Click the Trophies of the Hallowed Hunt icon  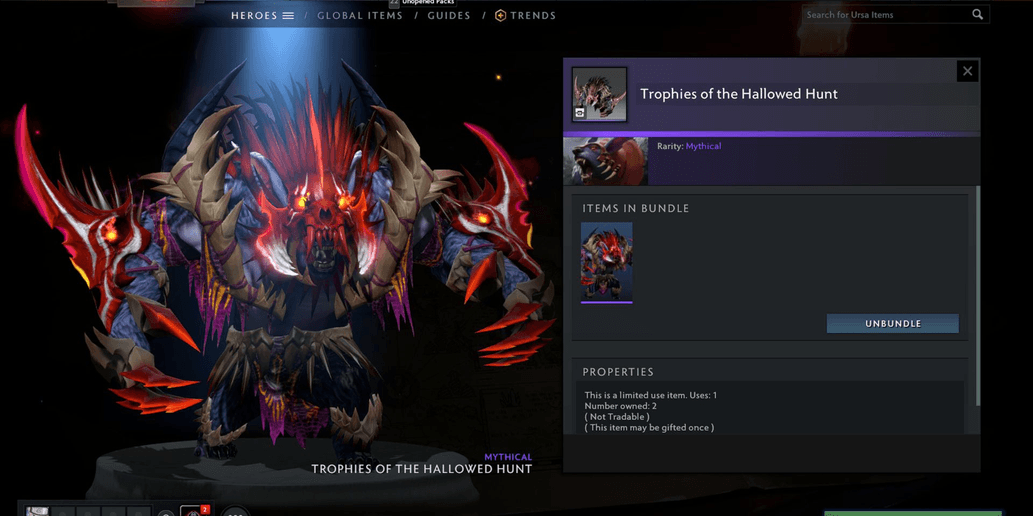click(x=599, y=94)
